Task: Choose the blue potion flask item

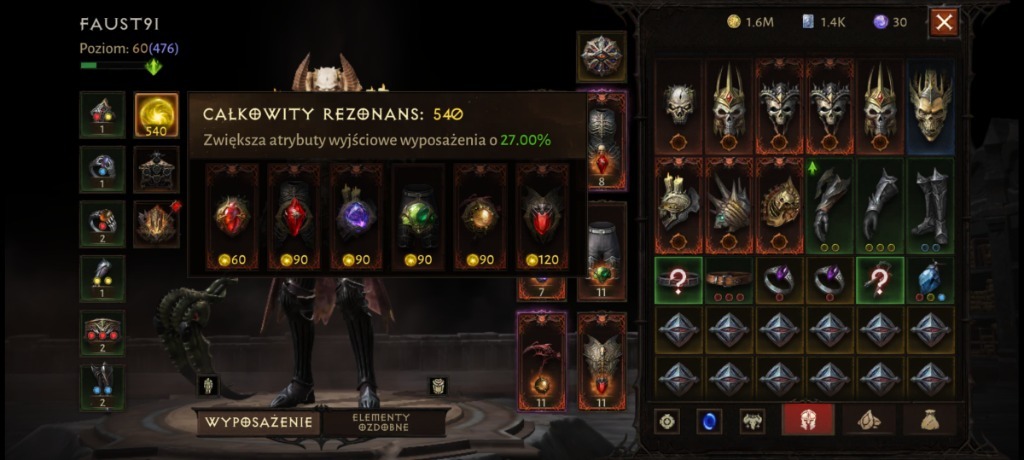Action: tap(931, 280)
